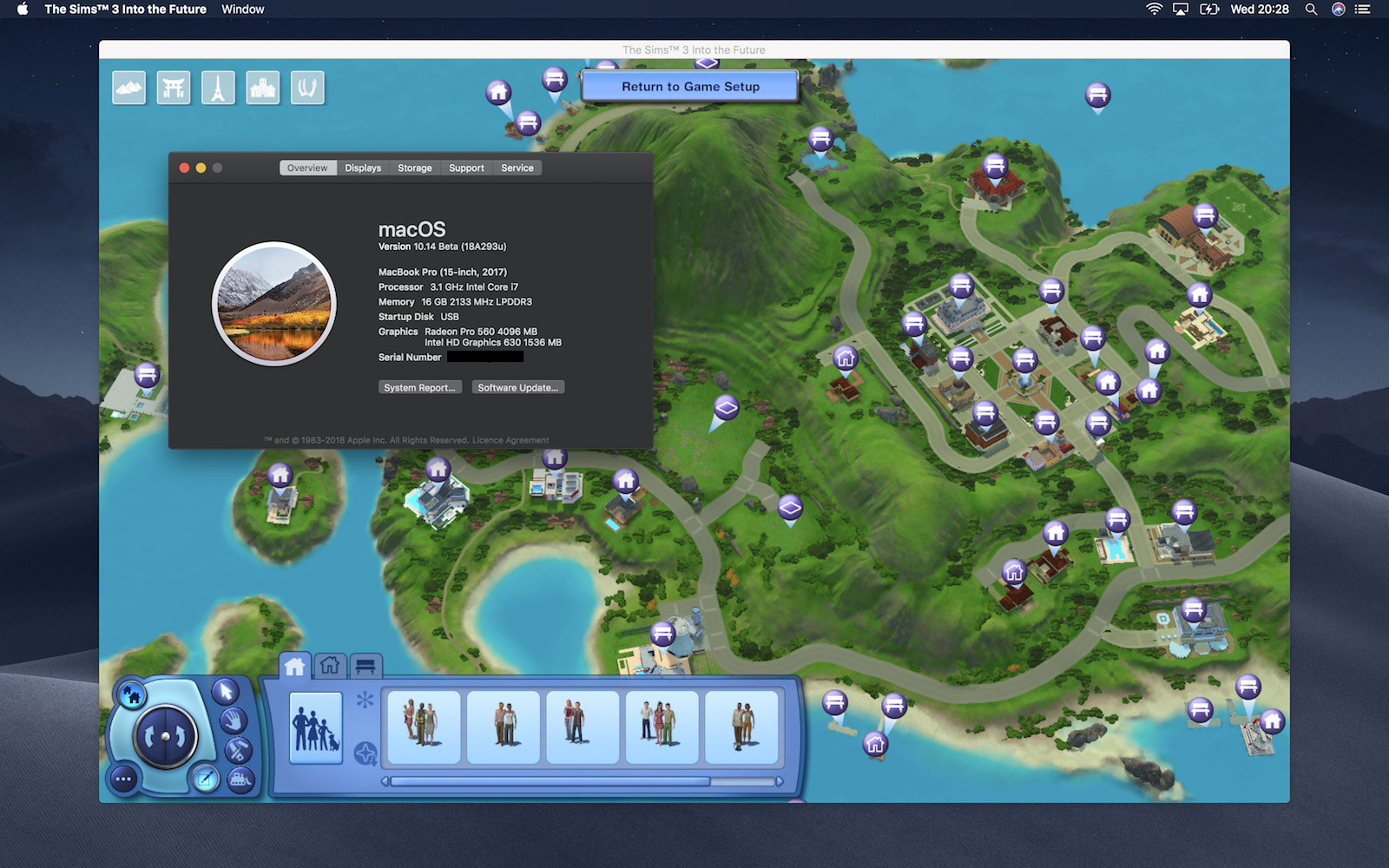Open the '...' options button on the control panel
1389x868 pixels.
(122, 779)
